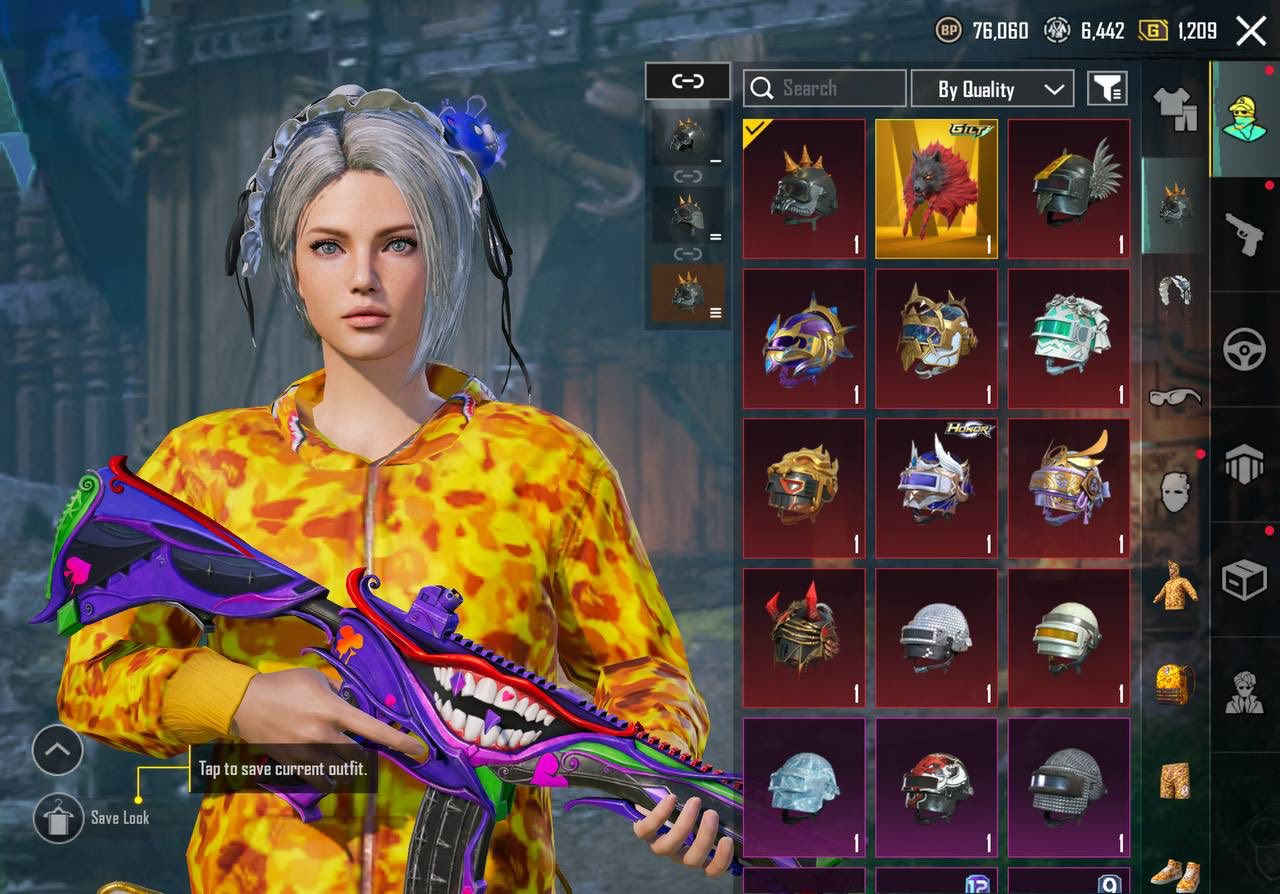Pick the red-horned dark helmet
1280x894 pixels.
(x=804, y=638)
